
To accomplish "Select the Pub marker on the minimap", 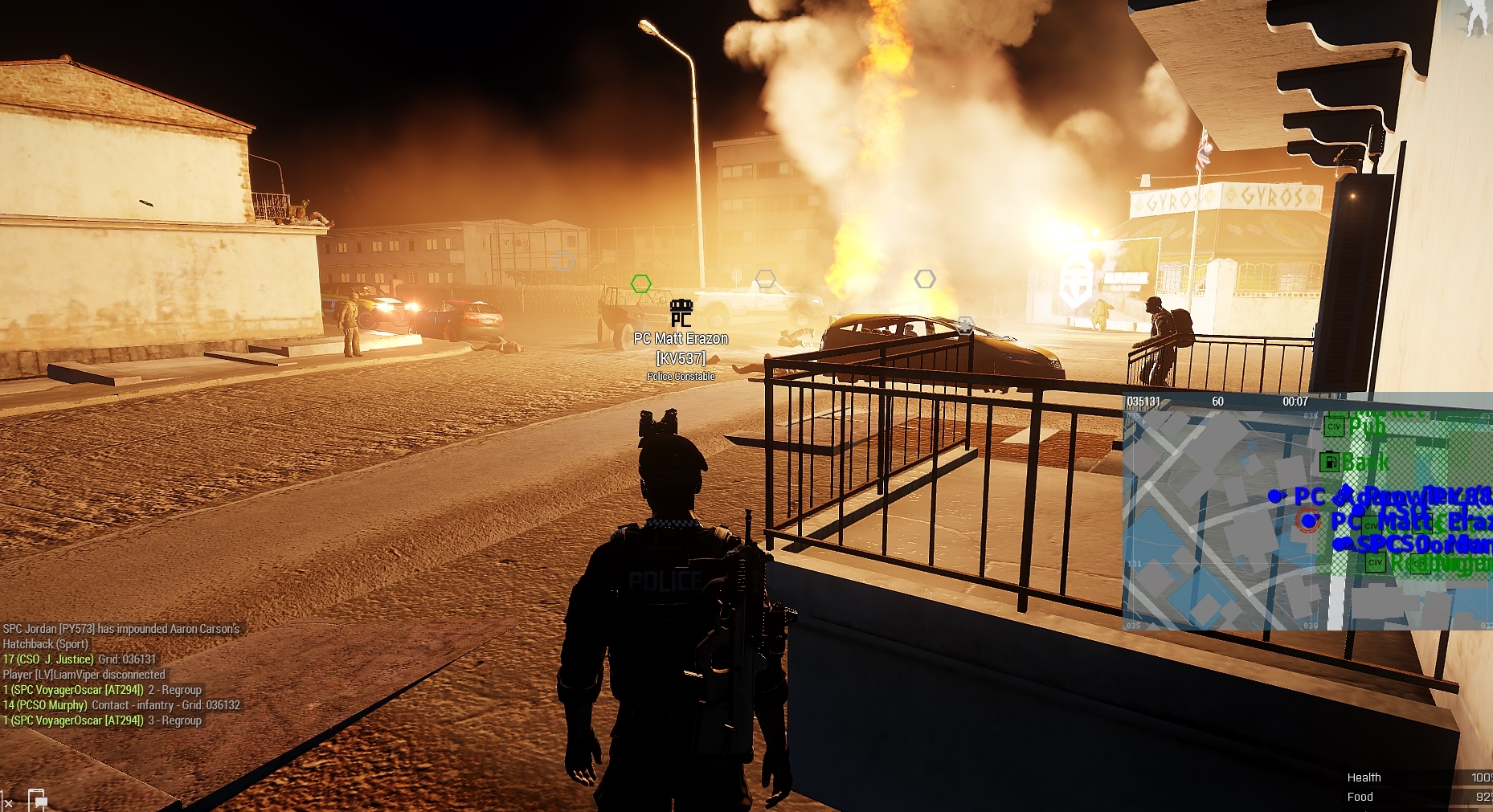I will pos(1336,426).
